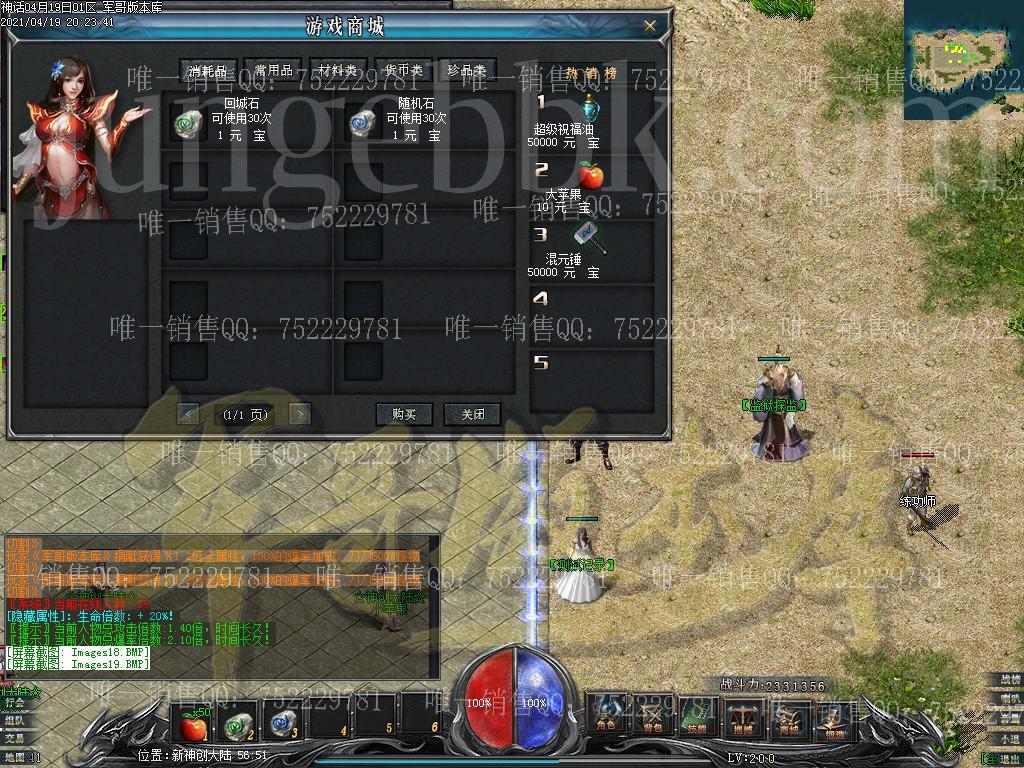1024x768 pixels.
Task: Switch to the 珍品类 rare items tab
Action: pyautogui.click(x=467, y=70)
